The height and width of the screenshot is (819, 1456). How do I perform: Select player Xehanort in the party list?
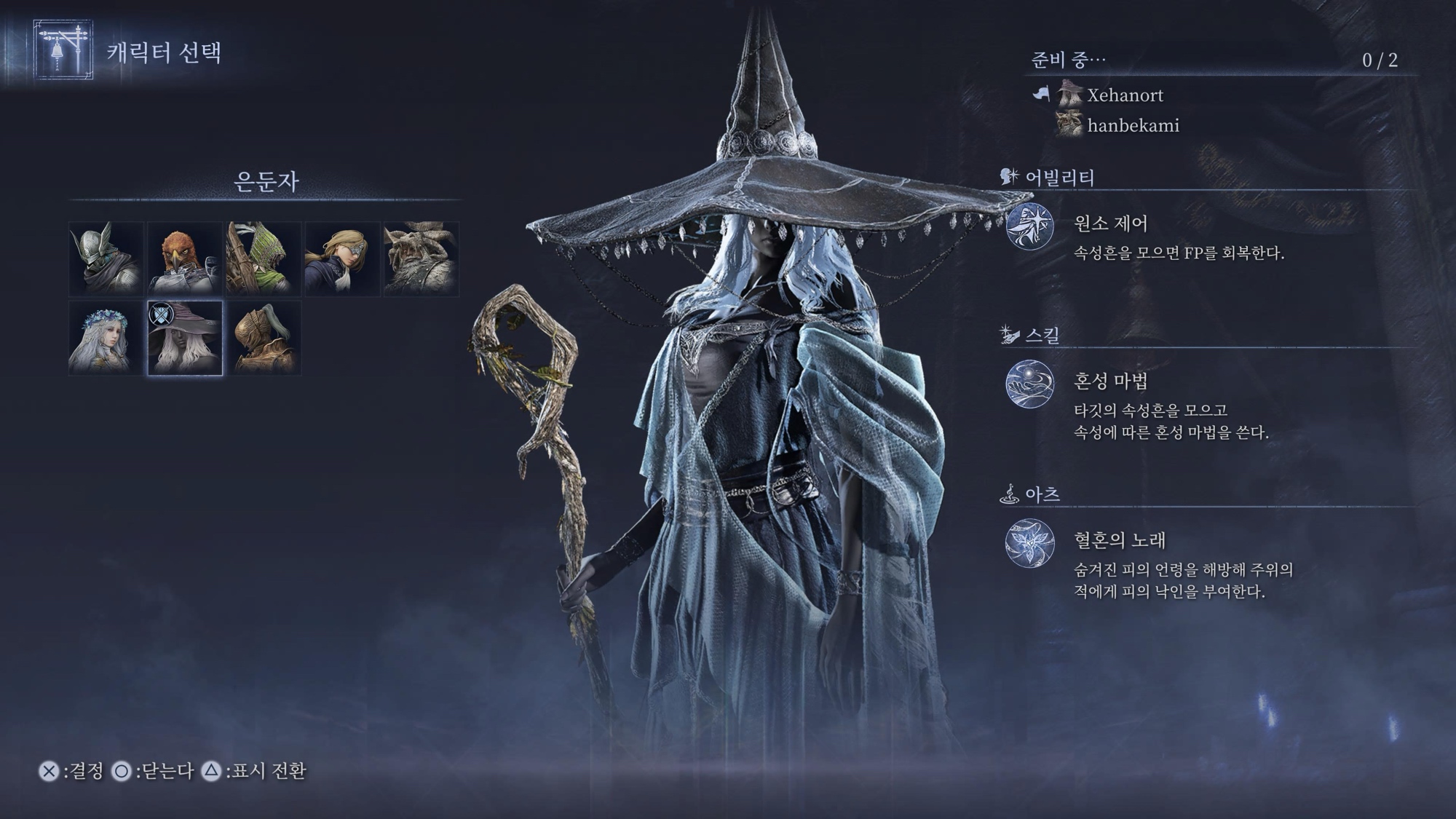point(1124,95)
